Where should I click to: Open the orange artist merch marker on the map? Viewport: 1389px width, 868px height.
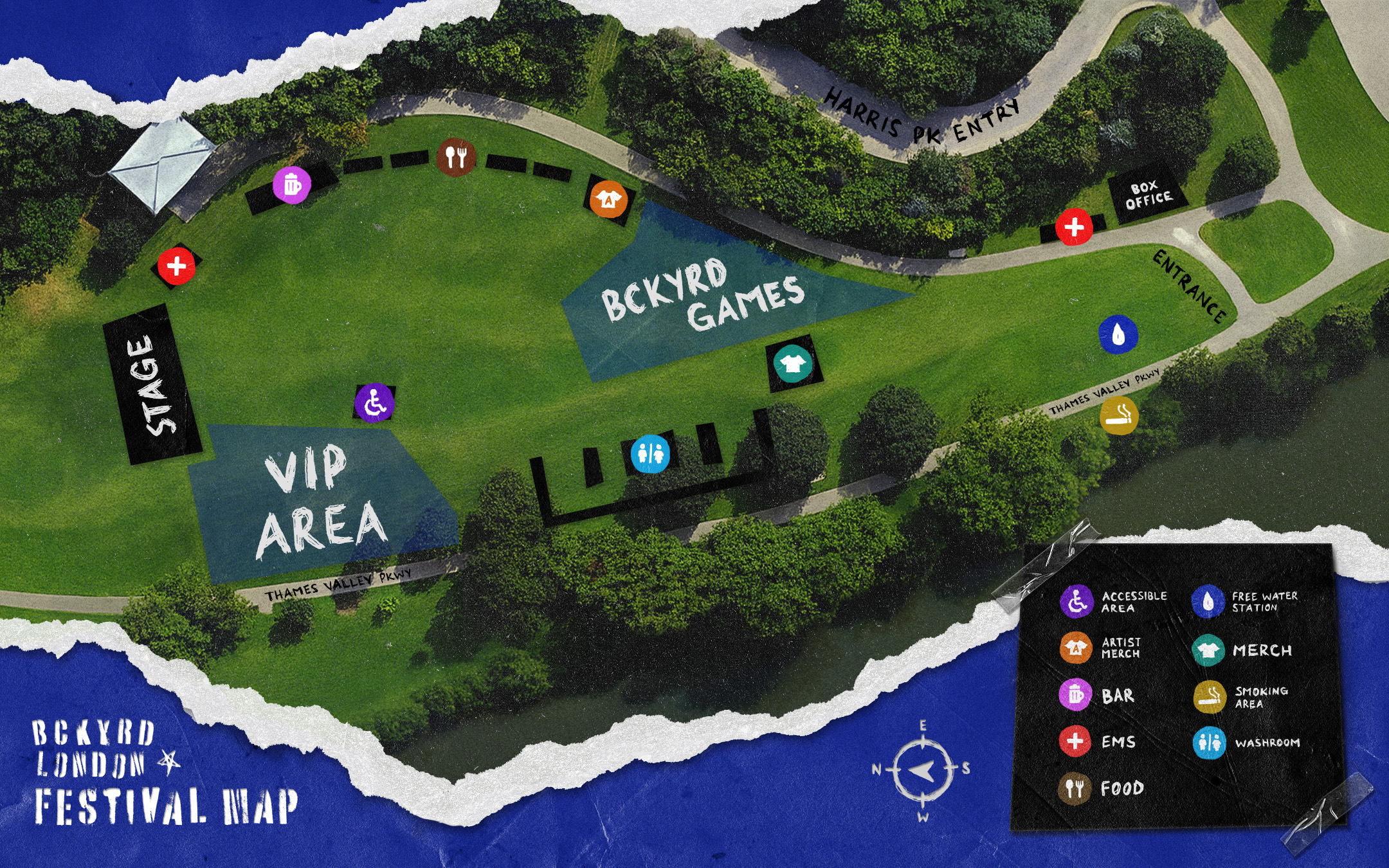coord(608,199)
